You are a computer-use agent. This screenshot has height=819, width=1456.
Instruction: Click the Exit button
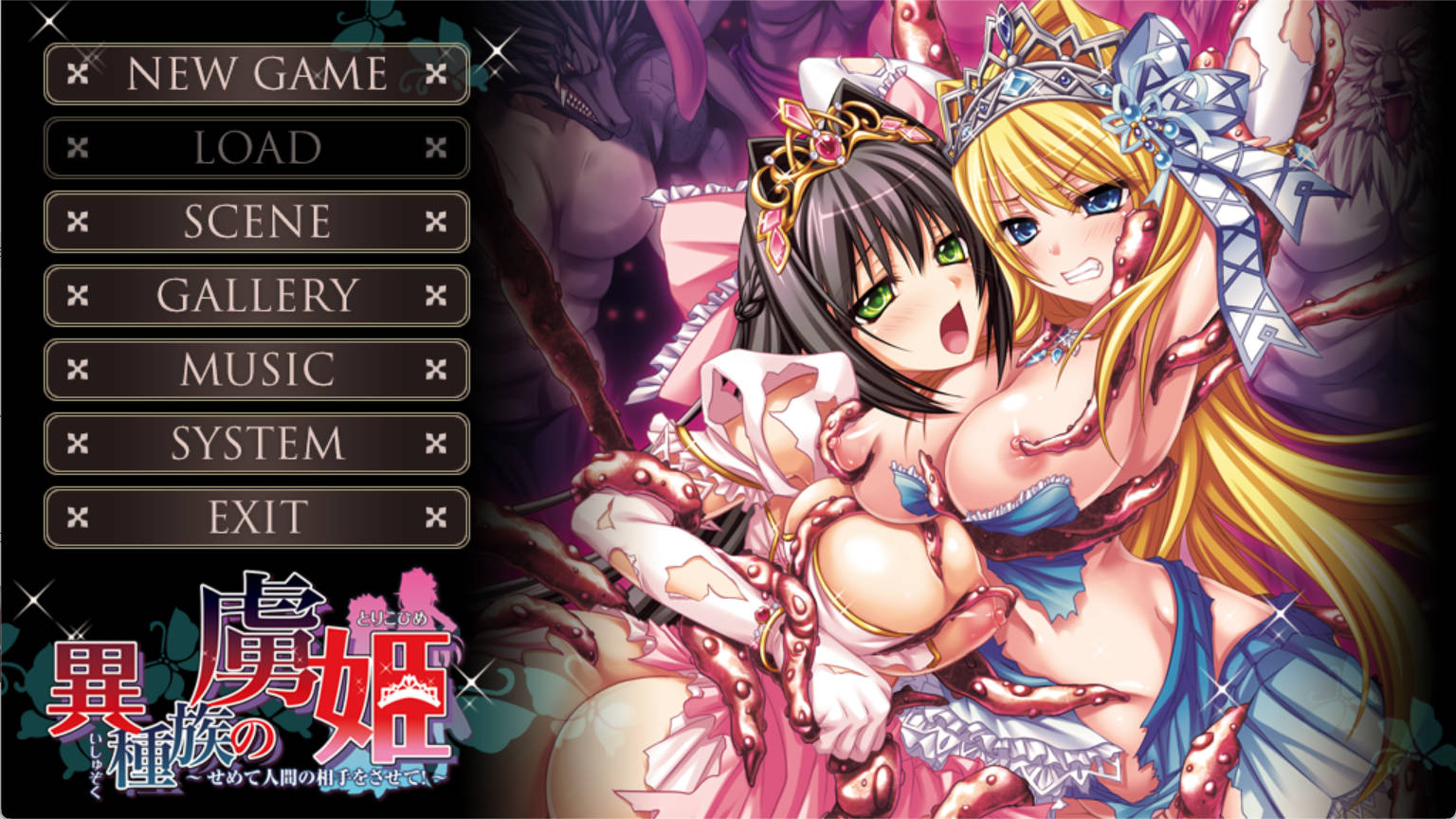pos(257,518)
